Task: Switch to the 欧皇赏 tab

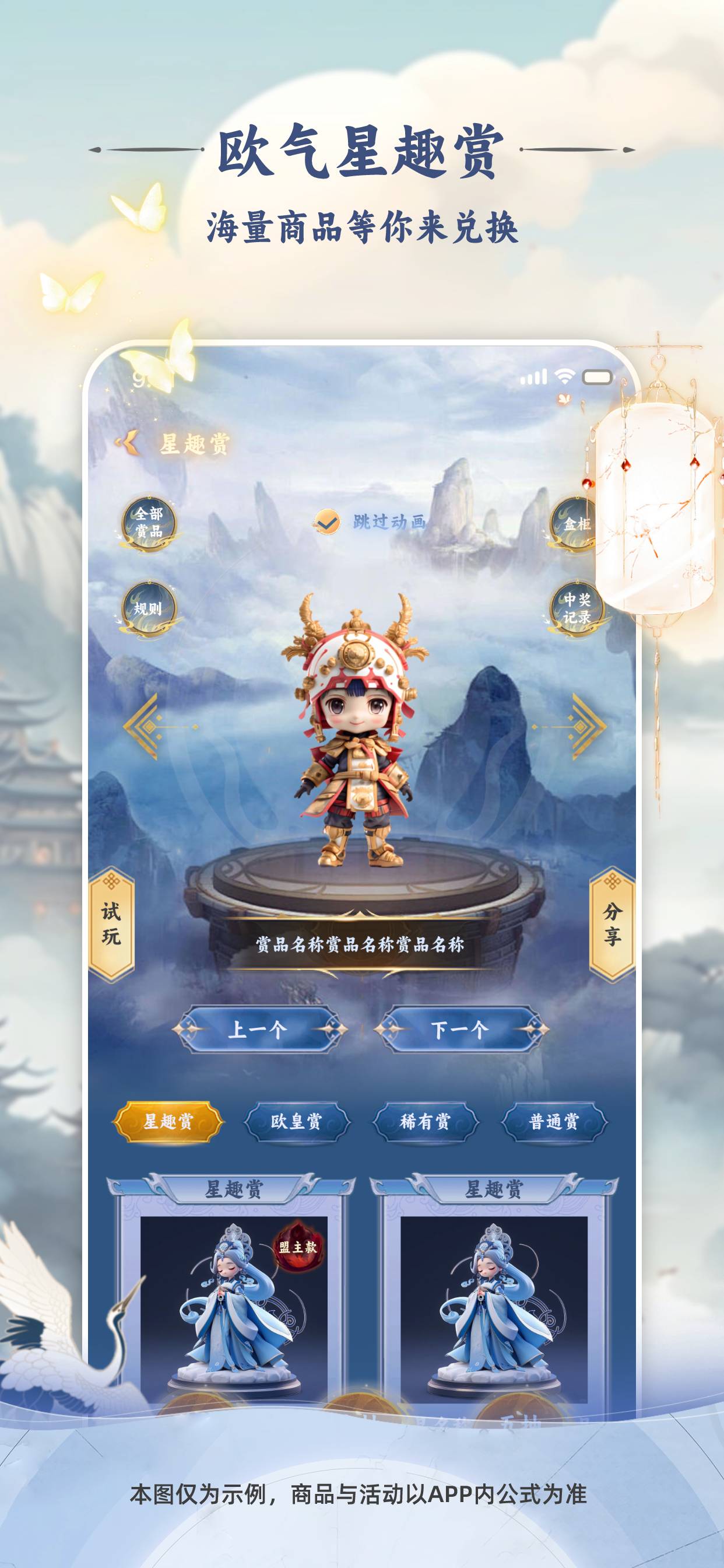Action: [297, 1121]
